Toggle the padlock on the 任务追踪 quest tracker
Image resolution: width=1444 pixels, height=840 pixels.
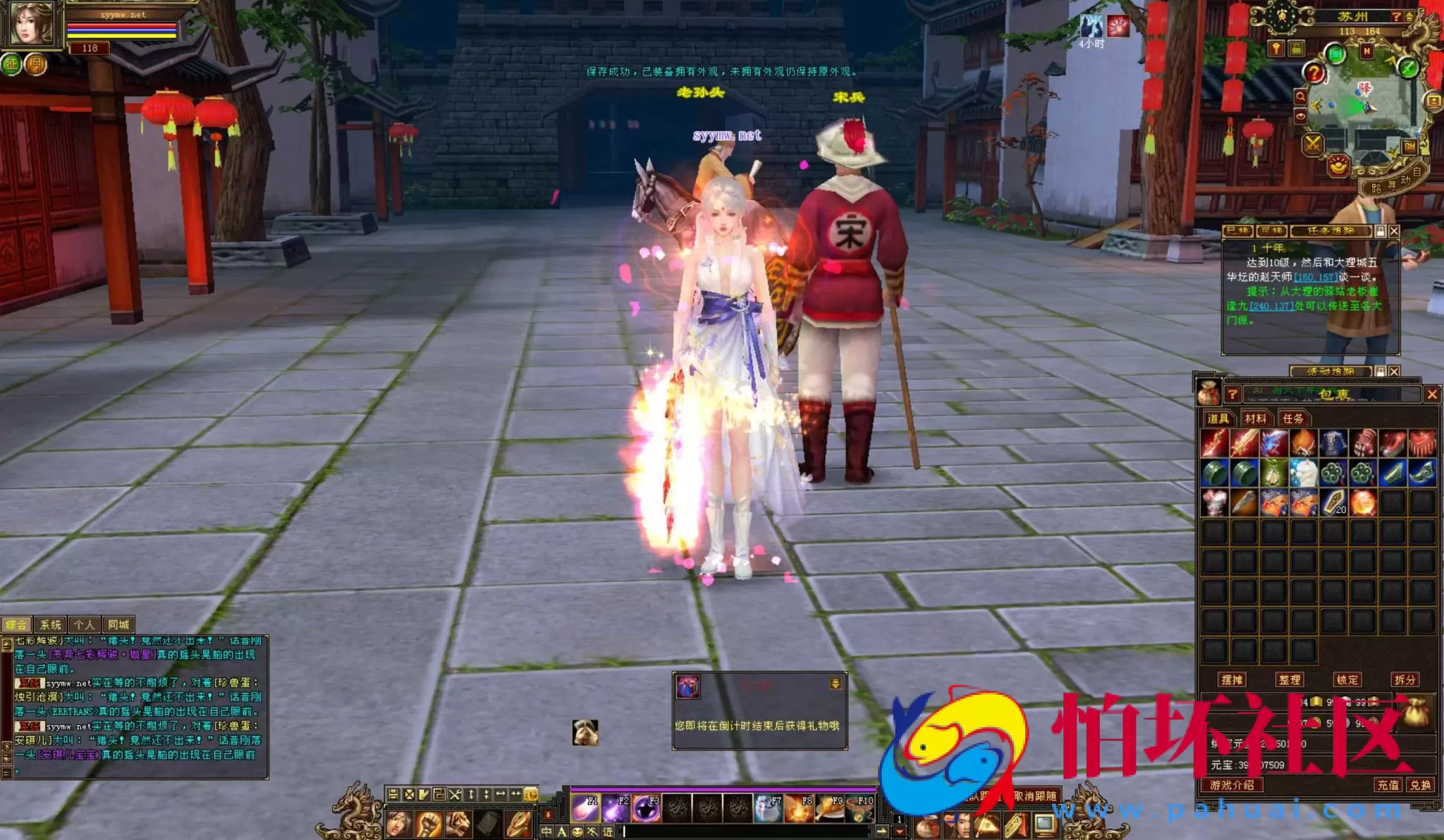[1381, 231]
